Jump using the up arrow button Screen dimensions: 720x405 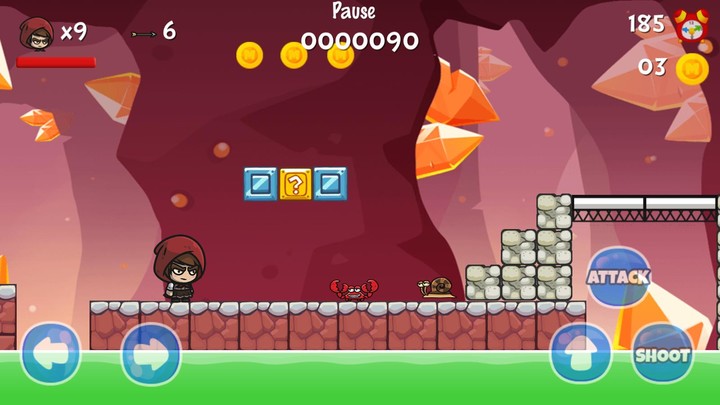pos(580,353)
